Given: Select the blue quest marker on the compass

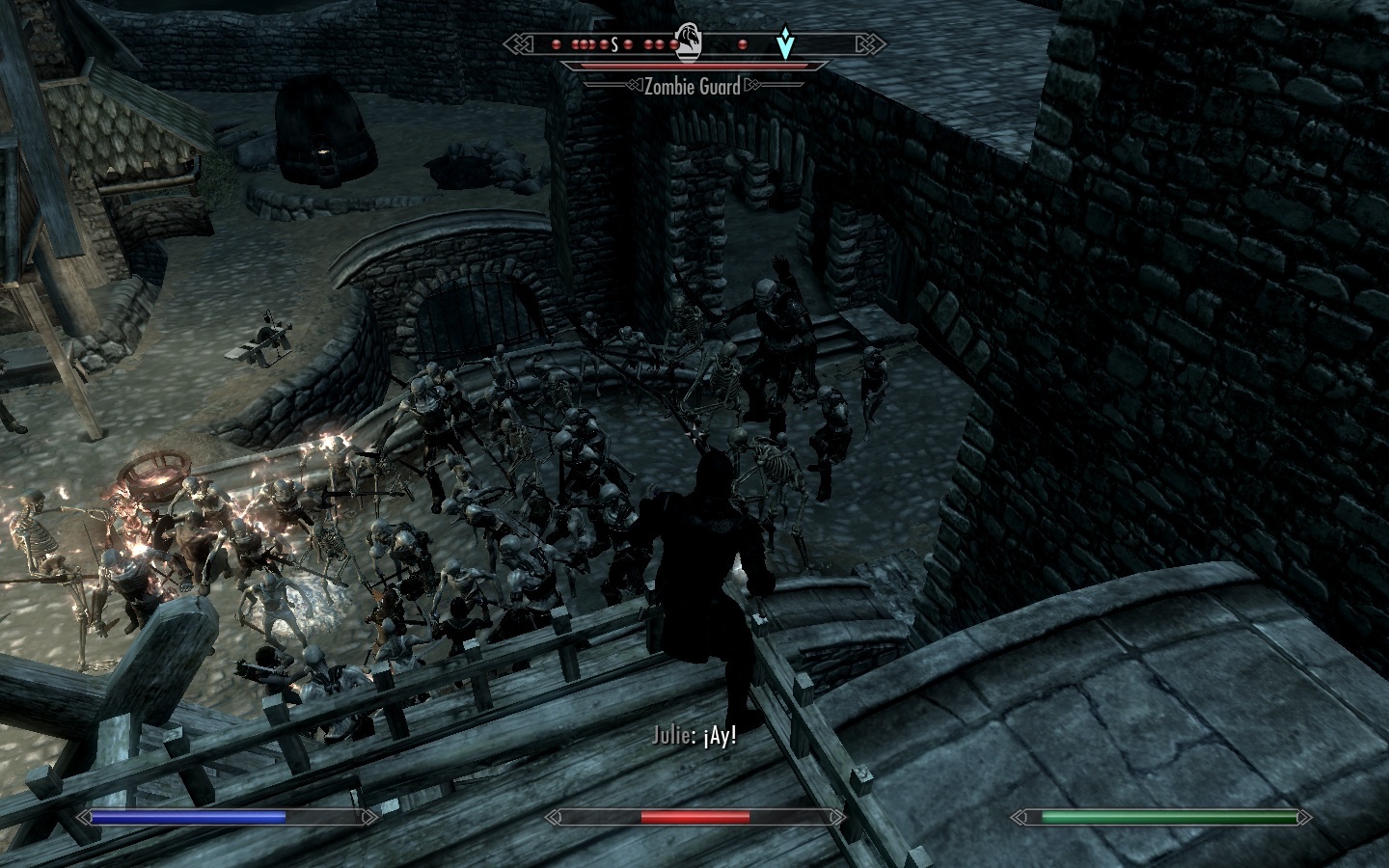Looking at the screenshot, I should 787,44.
